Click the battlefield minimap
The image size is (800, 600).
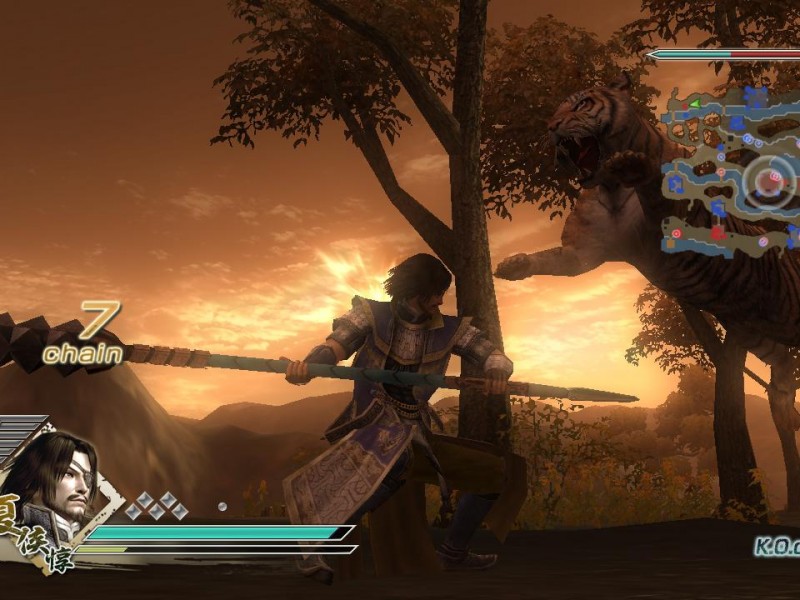tap(728, 170)
